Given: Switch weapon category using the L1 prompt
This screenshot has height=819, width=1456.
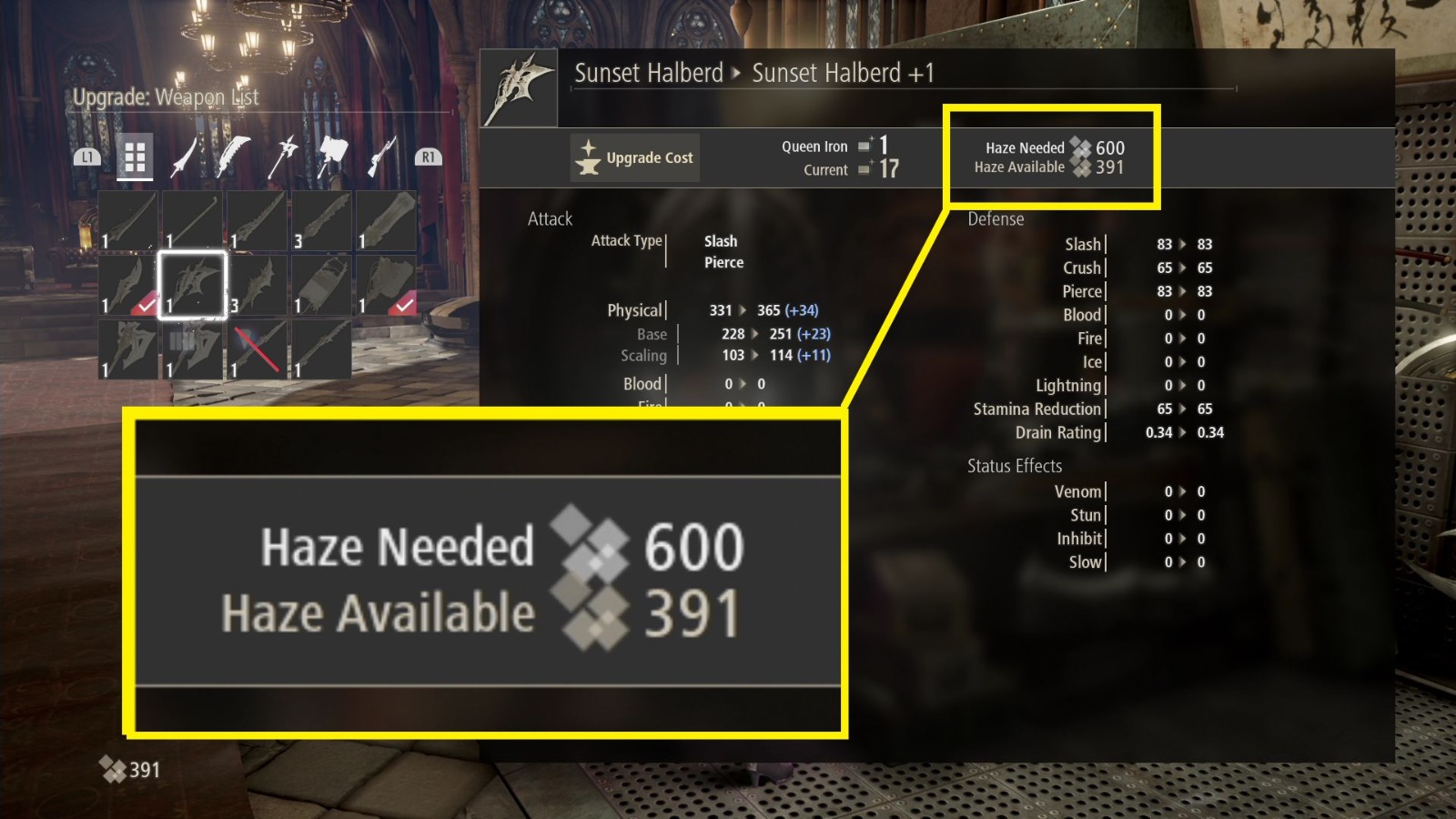Looking at the screenshot, I should coord(86,155).
